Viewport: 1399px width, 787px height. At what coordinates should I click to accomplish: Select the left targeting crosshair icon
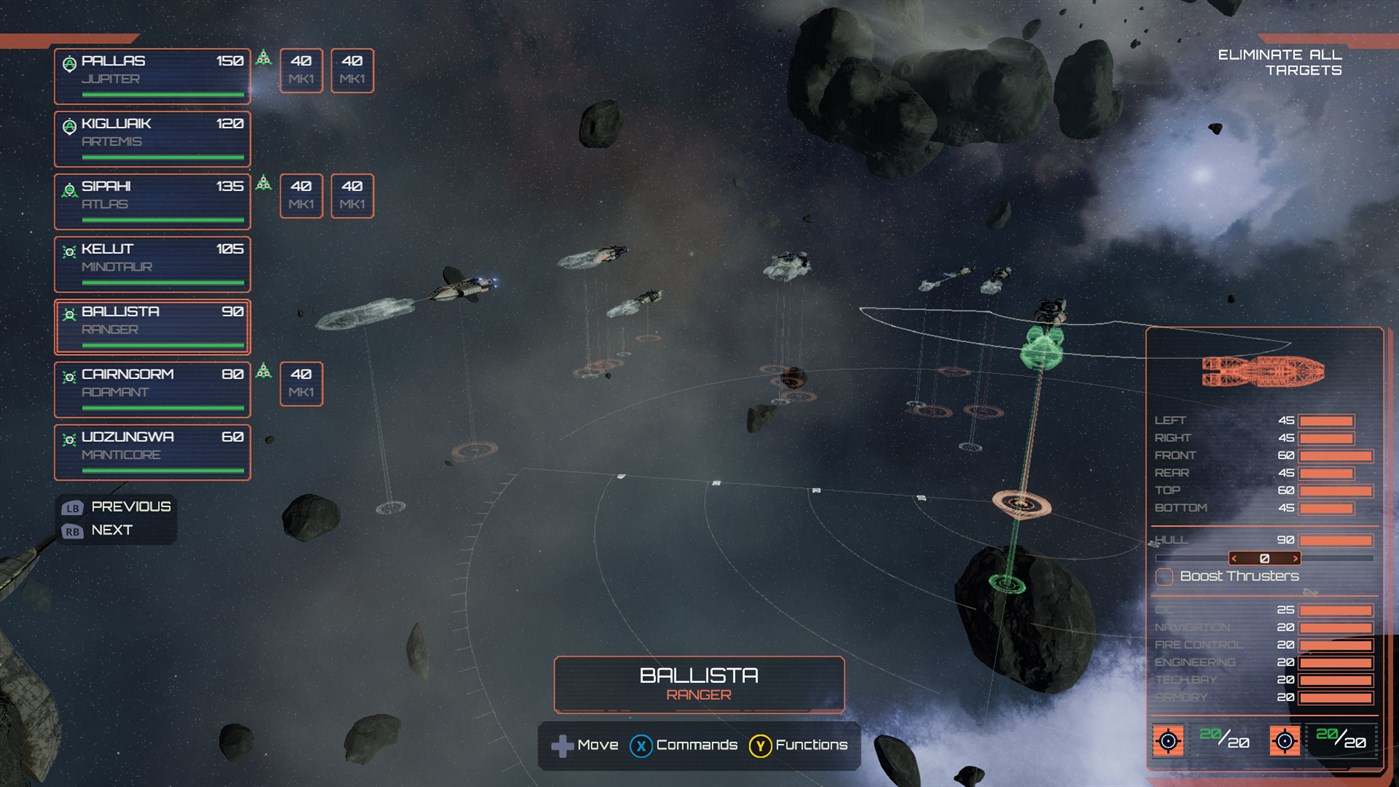[x=1167, y=741]
